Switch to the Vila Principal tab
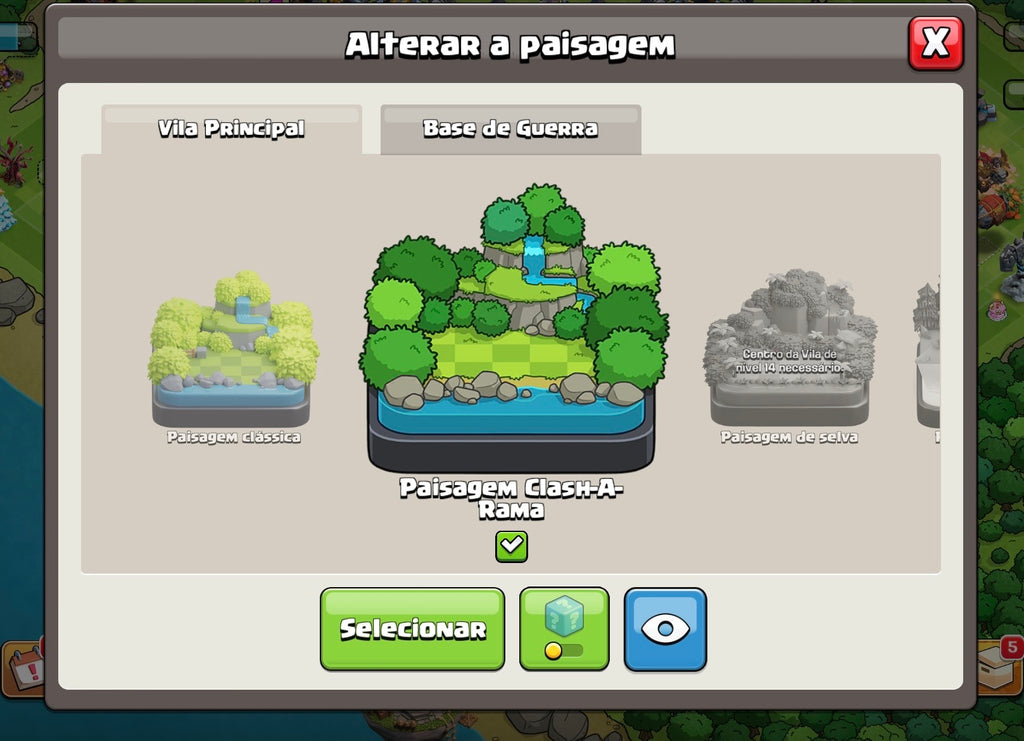Viewport: 1024px width, 741px height. pos(231,129)
